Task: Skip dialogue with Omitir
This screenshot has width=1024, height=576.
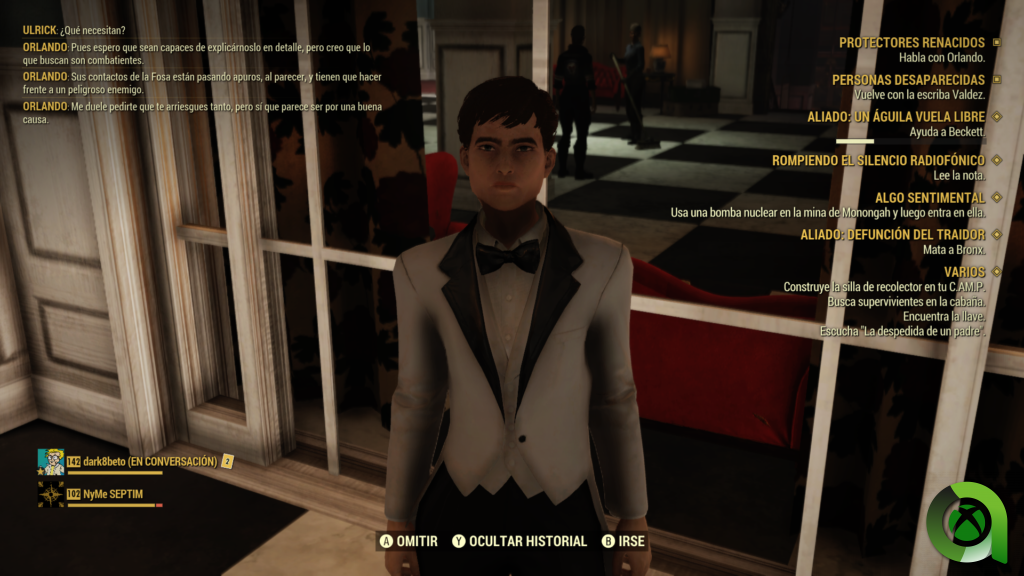Action: [x=408, y=541]
